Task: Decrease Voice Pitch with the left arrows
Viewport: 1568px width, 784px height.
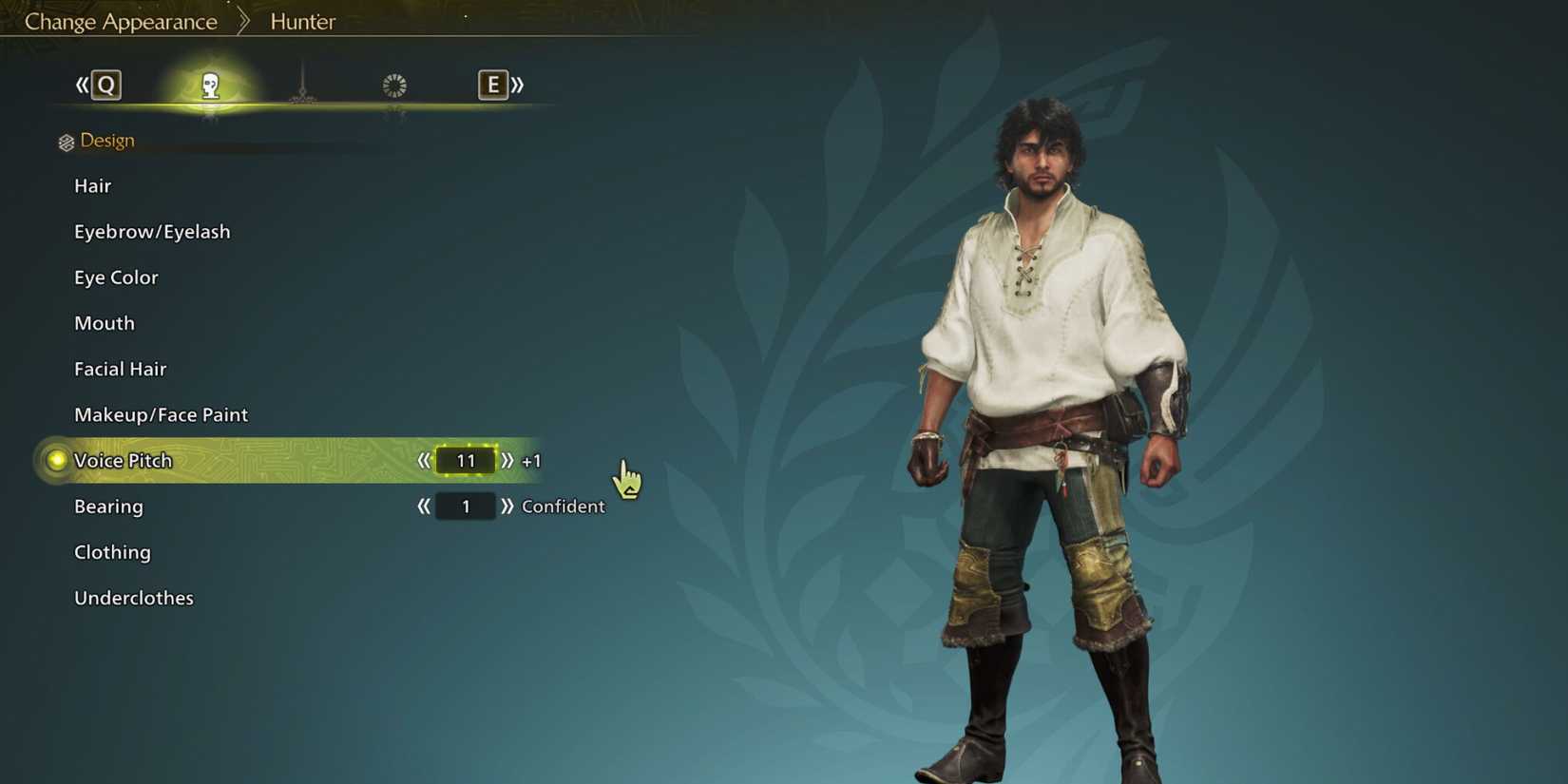Action: tap(425, 461)
